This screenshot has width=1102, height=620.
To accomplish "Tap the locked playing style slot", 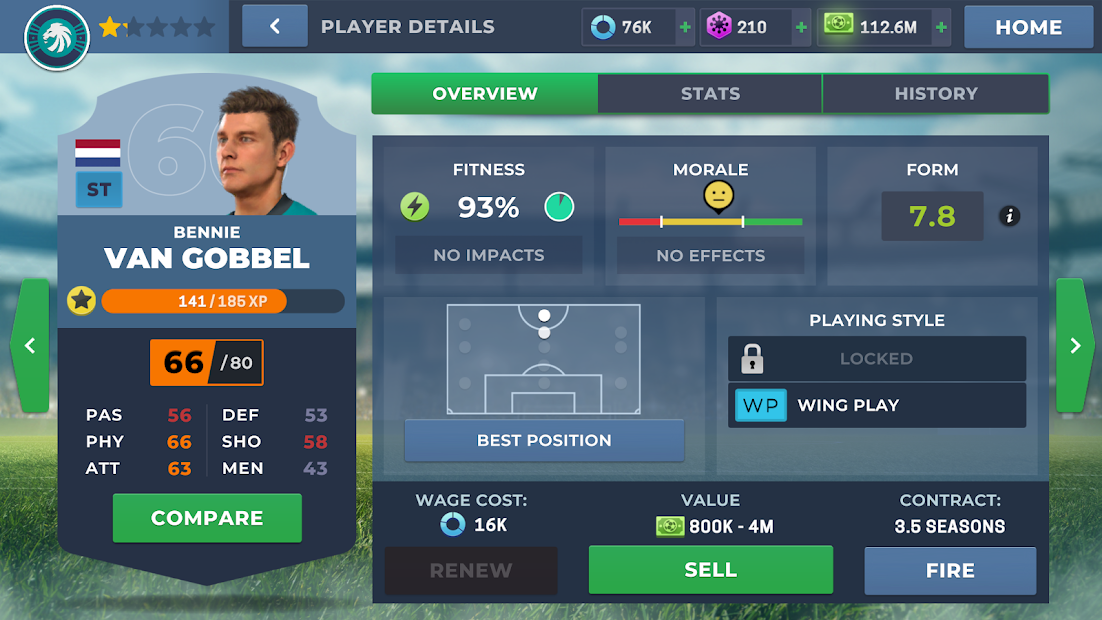I will (x=876, y=358).
